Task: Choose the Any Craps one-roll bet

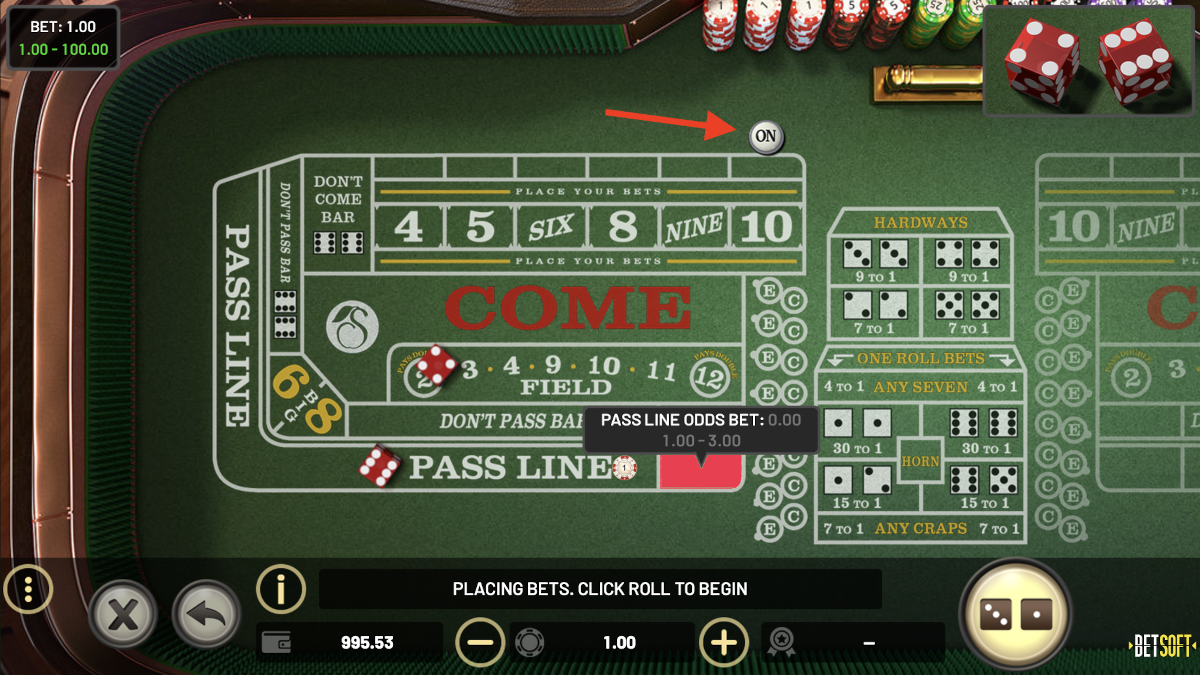Action: pyautogui.click(x=920, y=528)
